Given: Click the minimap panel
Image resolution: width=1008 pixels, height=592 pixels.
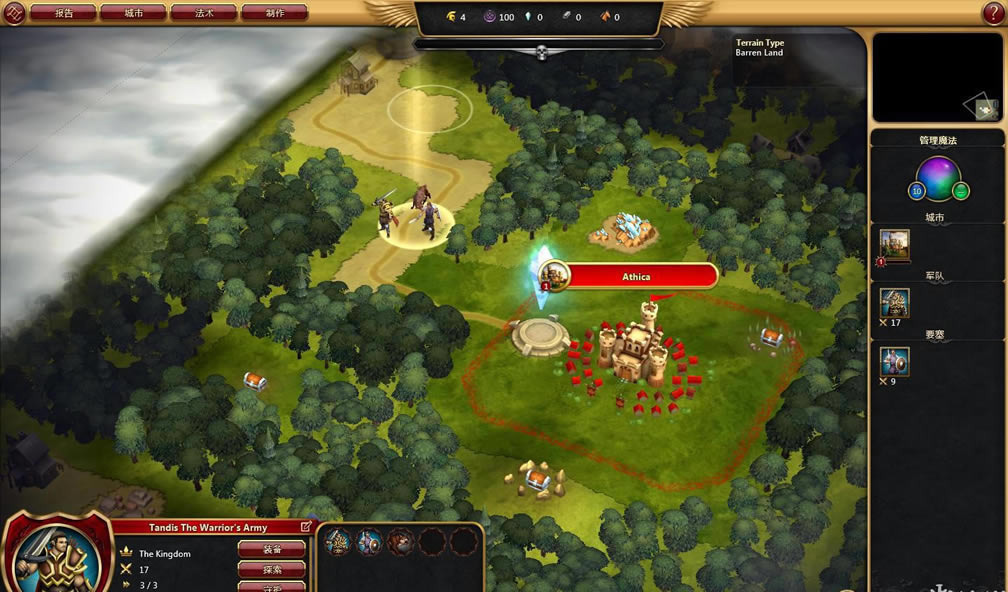Looking at the screenshot, I should [x=936, y=77].
